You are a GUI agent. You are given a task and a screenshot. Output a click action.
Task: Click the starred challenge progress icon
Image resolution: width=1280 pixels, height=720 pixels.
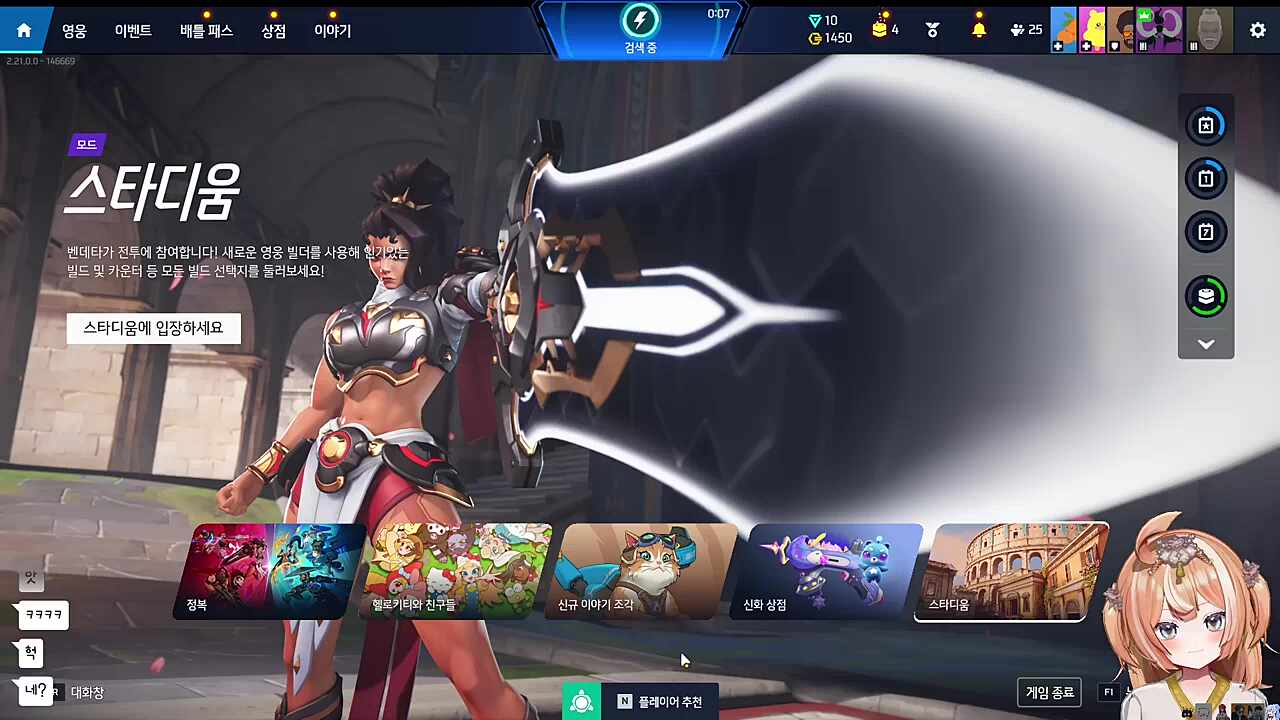(1206, 124)
